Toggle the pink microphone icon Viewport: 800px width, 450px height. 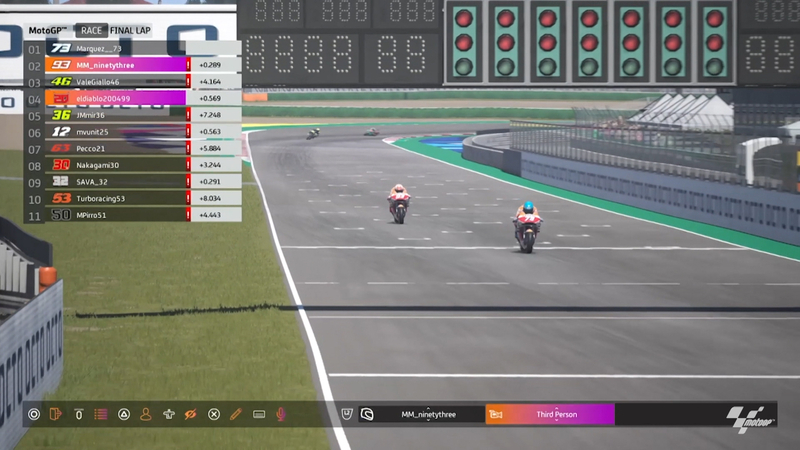(x=281, y=414)
